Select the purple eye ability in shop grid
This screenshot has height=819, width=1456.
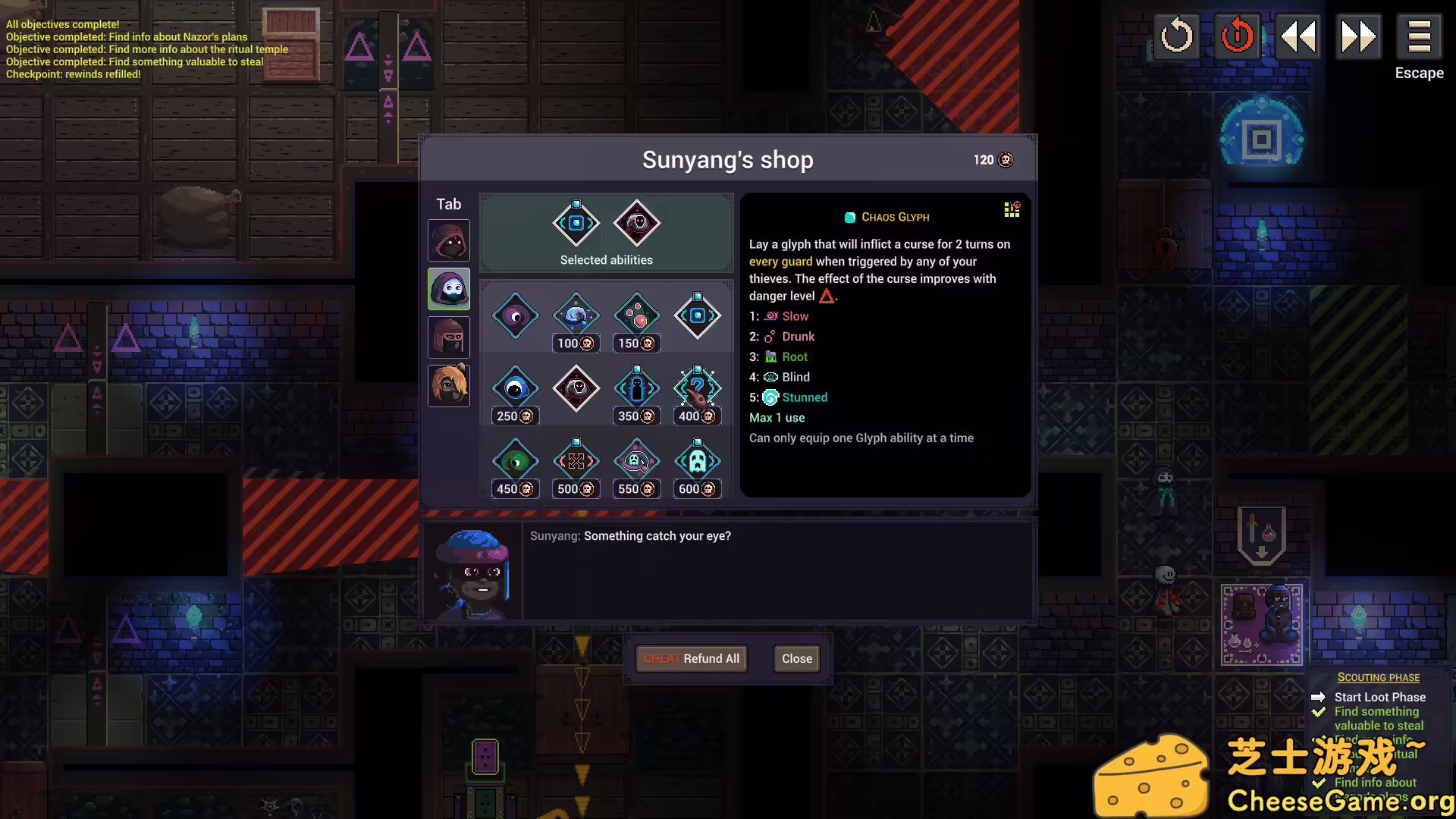pyautogui.click(x=516, y=316)
